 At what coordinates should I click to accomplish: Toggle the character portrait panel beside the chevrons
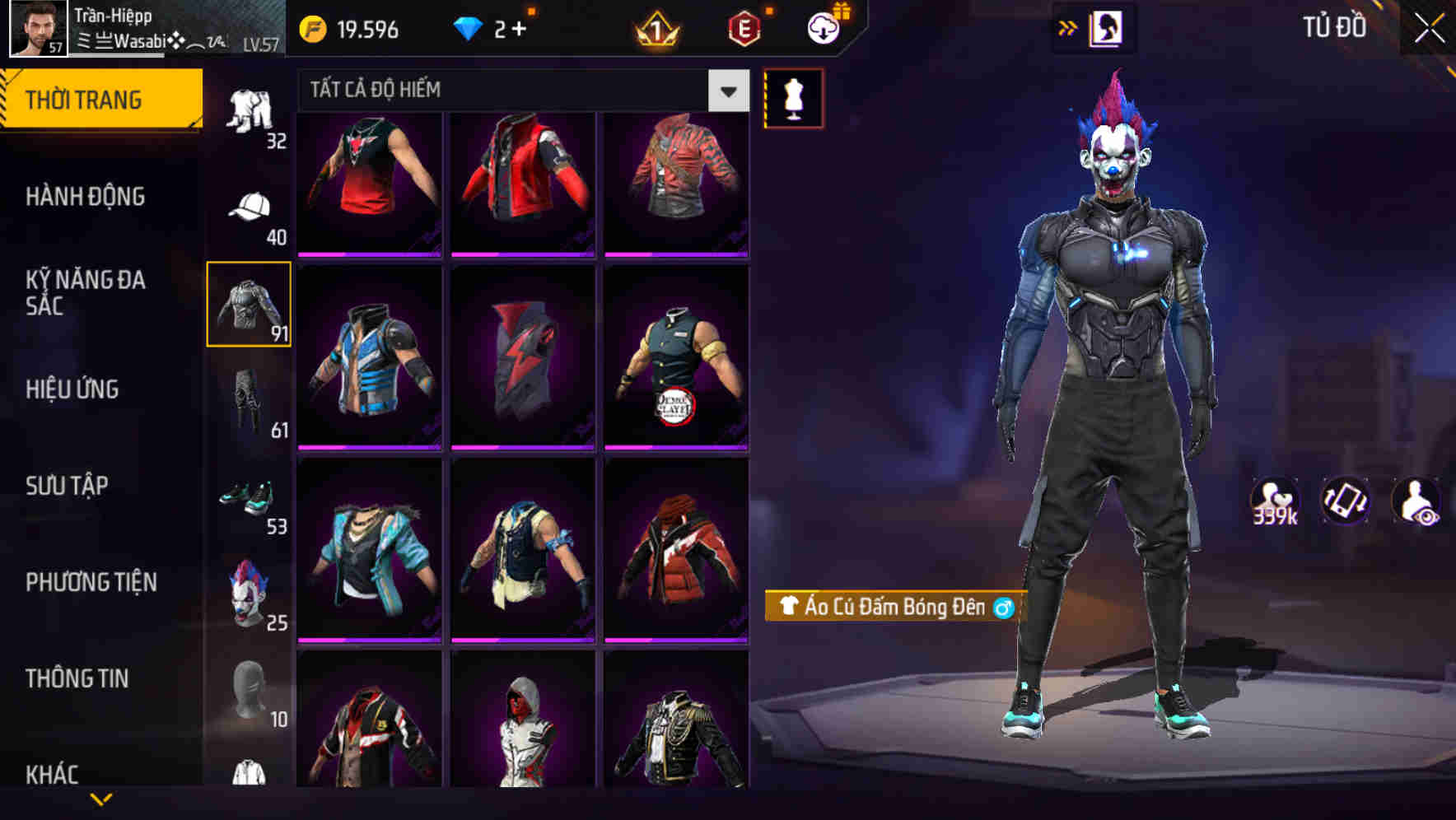1108,26
